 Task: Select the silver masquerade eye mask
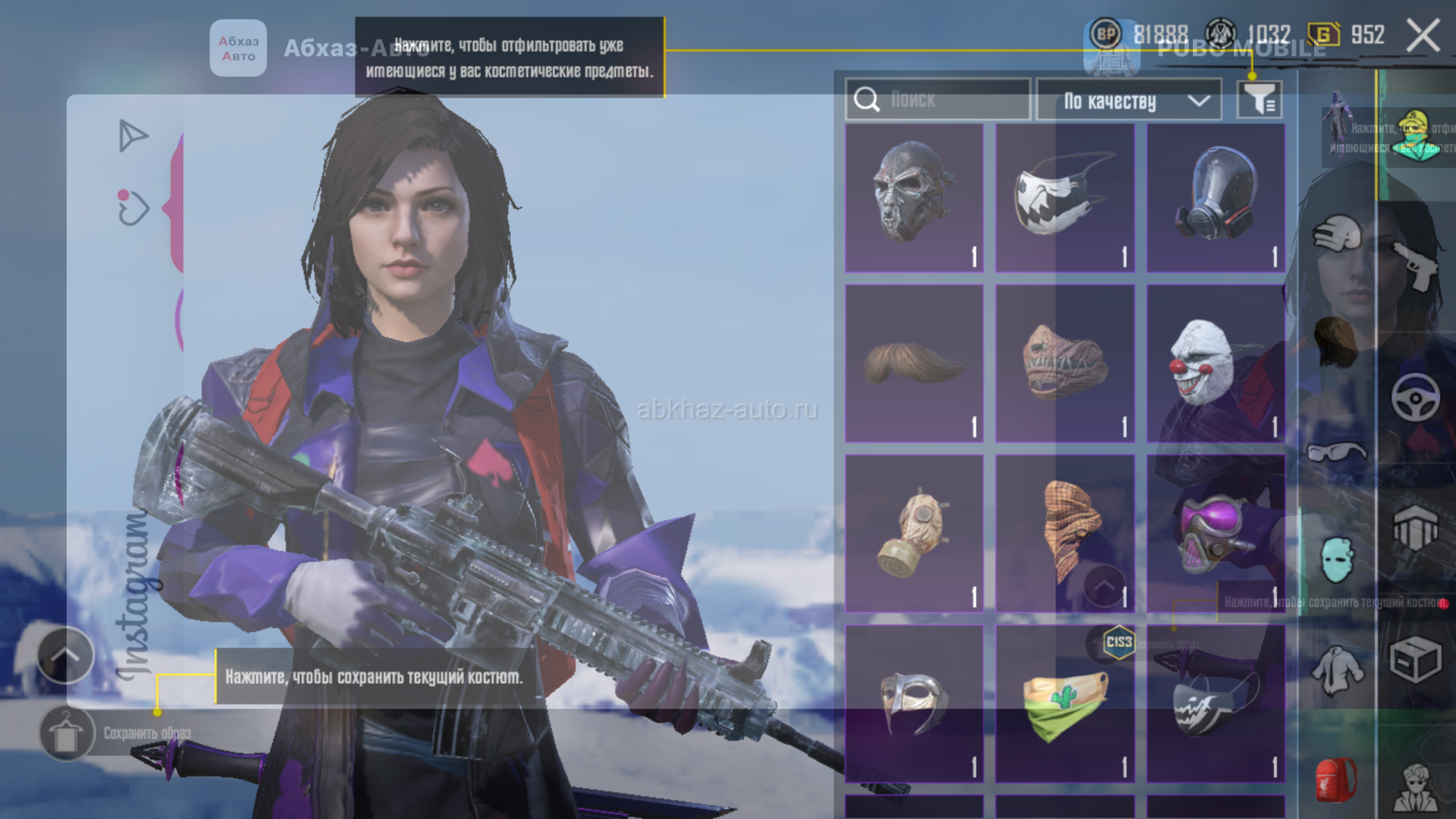pos(914,703)
